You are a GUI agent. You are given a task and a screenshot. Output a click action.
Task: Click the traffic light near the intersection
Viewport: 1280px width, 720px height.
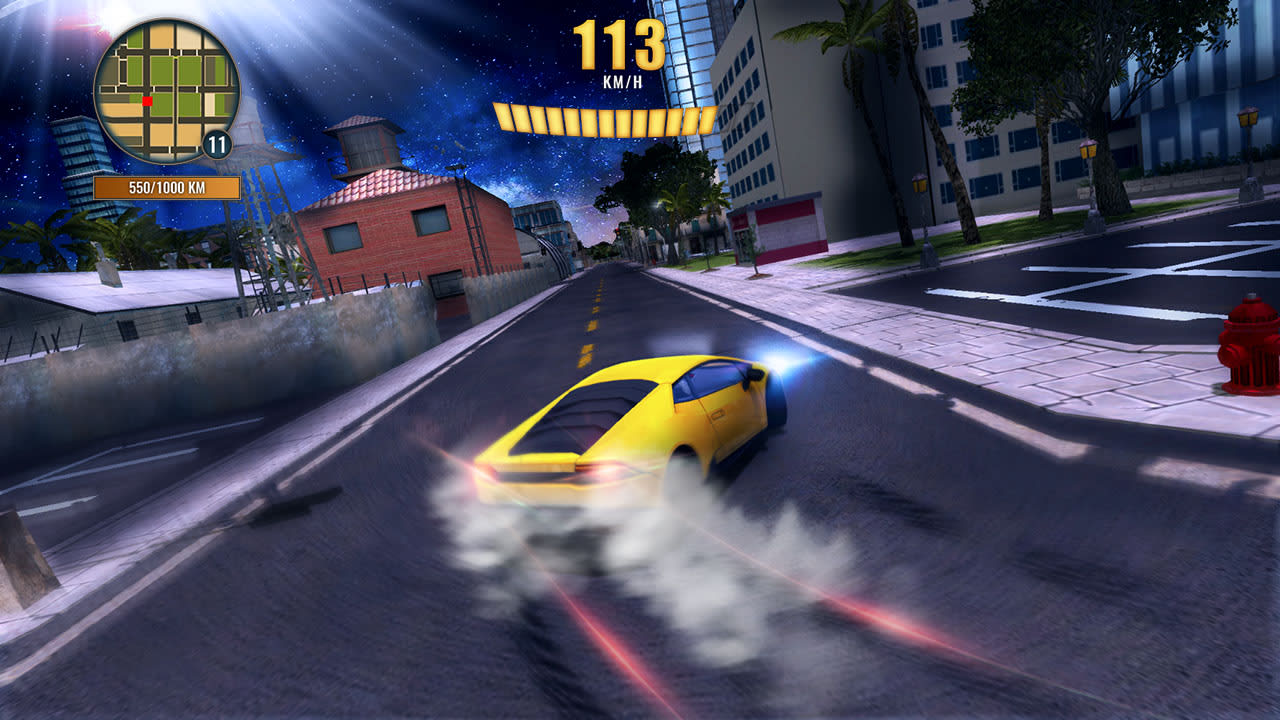click(617, 231)
